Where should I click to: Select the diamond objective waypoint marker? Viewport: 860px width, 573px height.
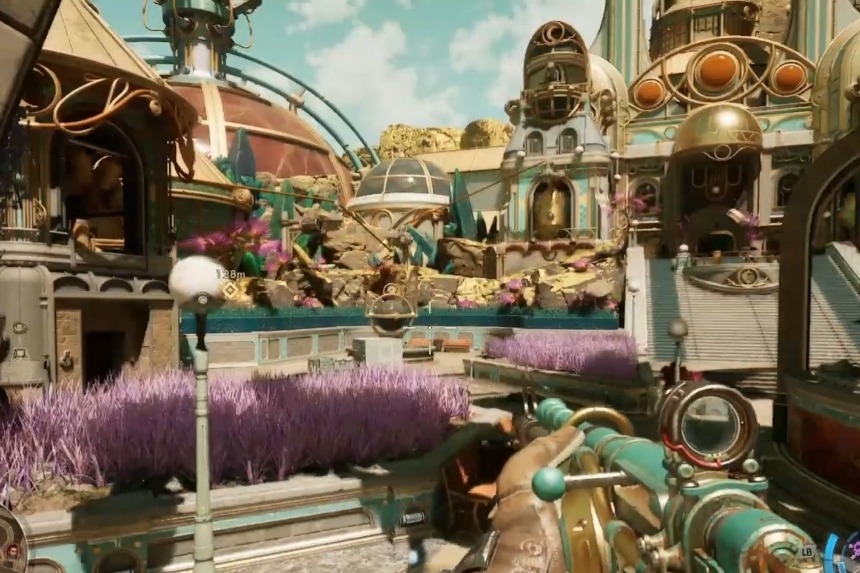(x=229, y=290)
